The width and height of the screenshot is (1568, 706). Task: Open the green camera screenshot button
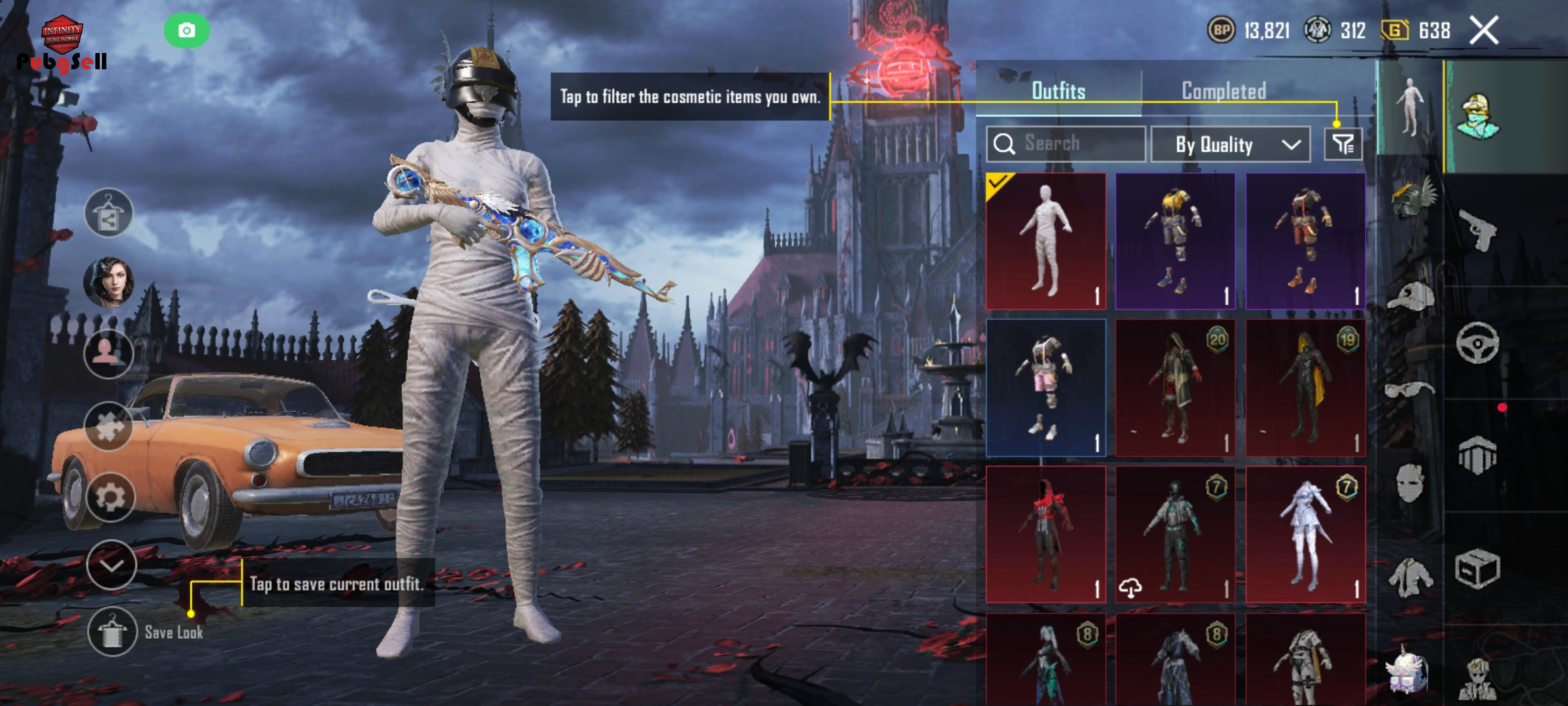[x=187, y=31]
